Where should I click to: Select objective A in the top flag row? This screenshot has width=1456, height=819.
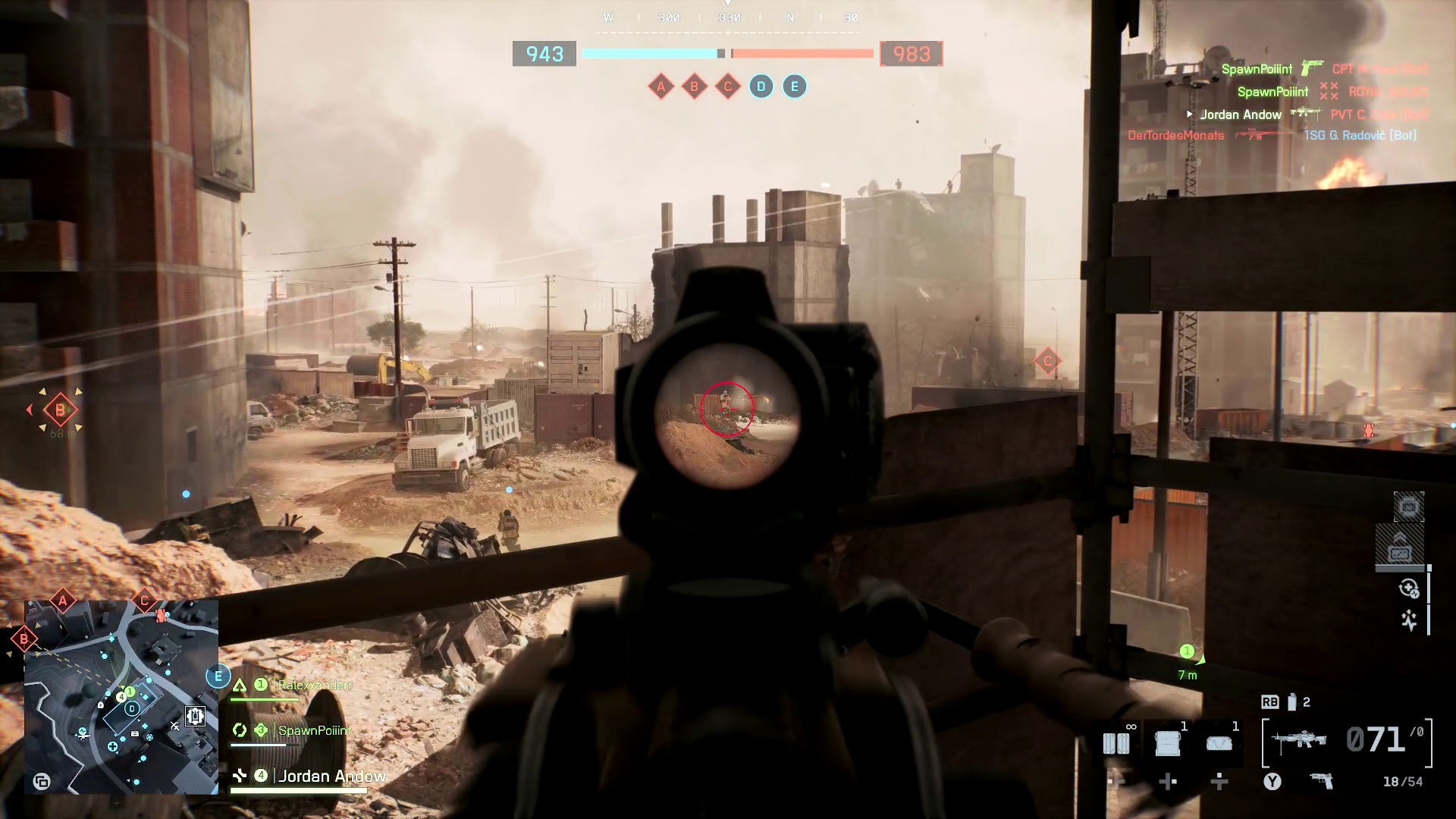(x=661, y=86)
